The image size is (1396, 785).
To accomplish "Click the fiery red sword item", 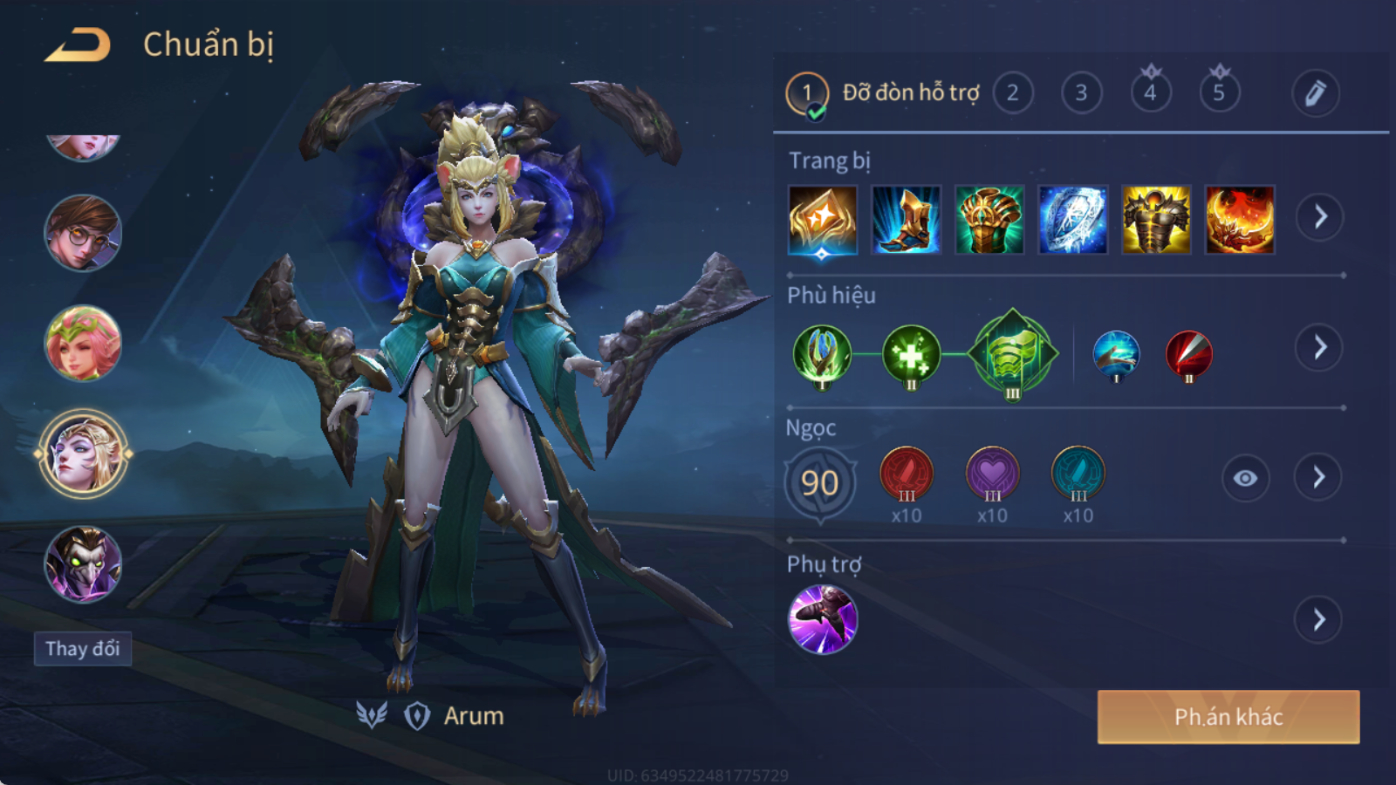I will pos(1240,219).
